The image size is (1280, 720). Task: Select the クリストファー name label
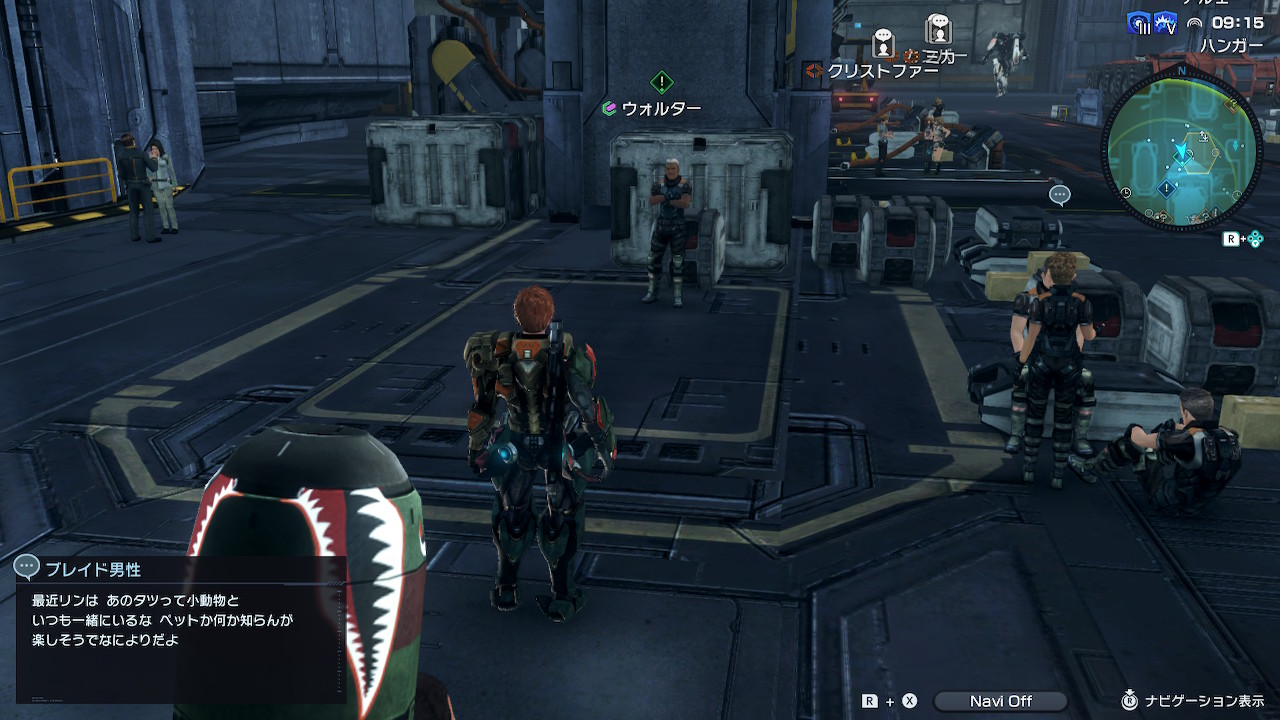(882, 71)
